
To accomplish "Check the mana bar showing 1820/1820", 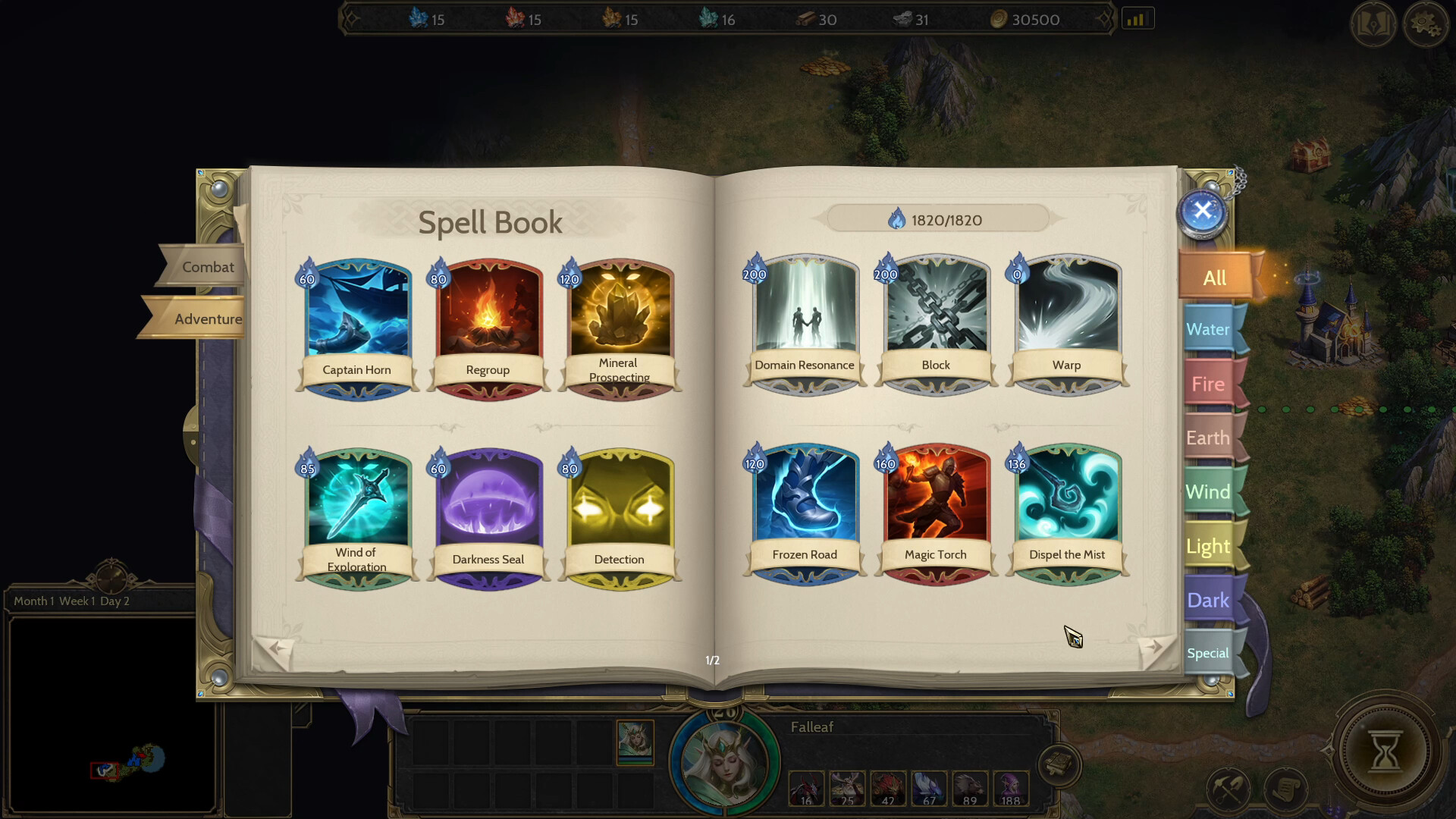I will tap(936, 220).
